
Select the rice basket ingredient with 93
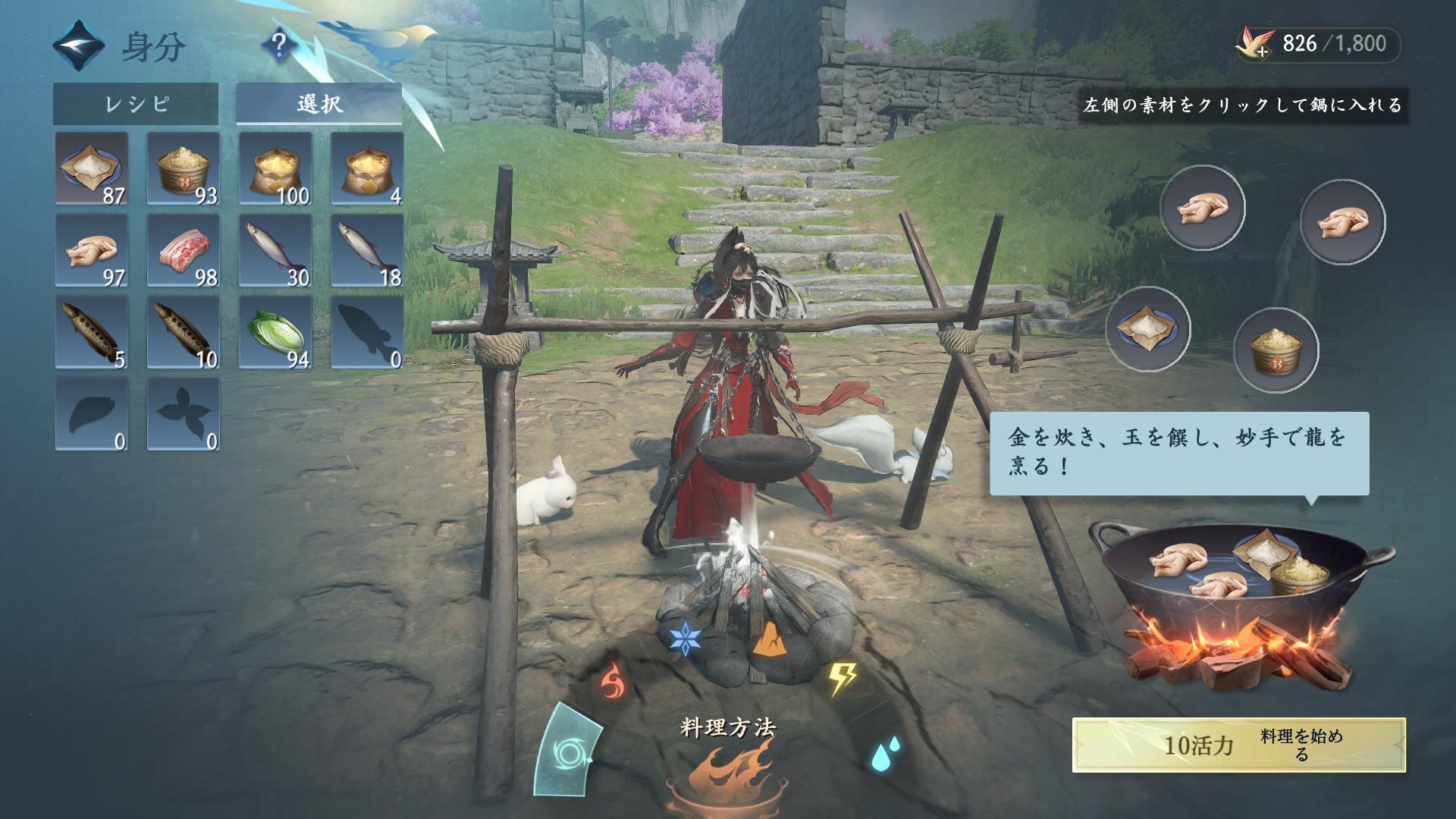(x=184, y=168)
